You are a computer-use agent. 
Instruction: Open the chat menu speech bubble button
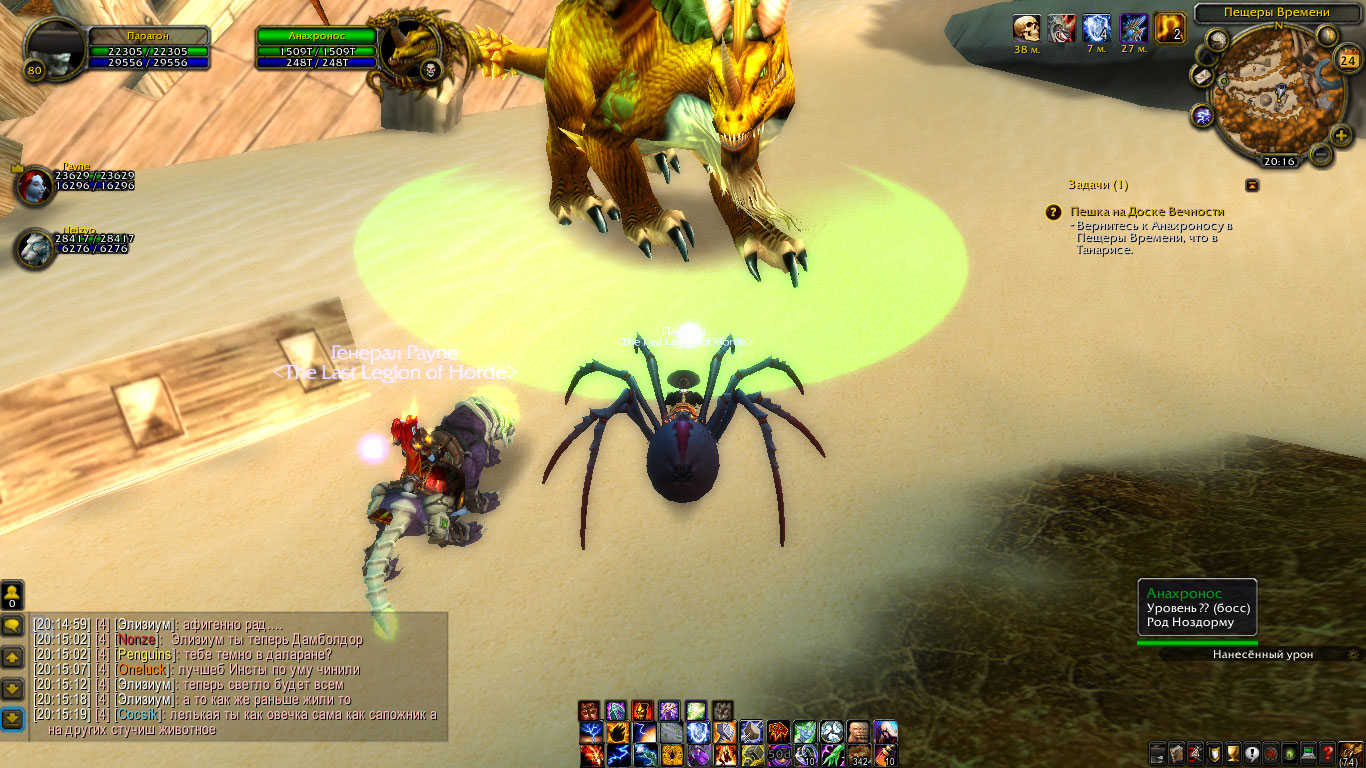(12, 626)
